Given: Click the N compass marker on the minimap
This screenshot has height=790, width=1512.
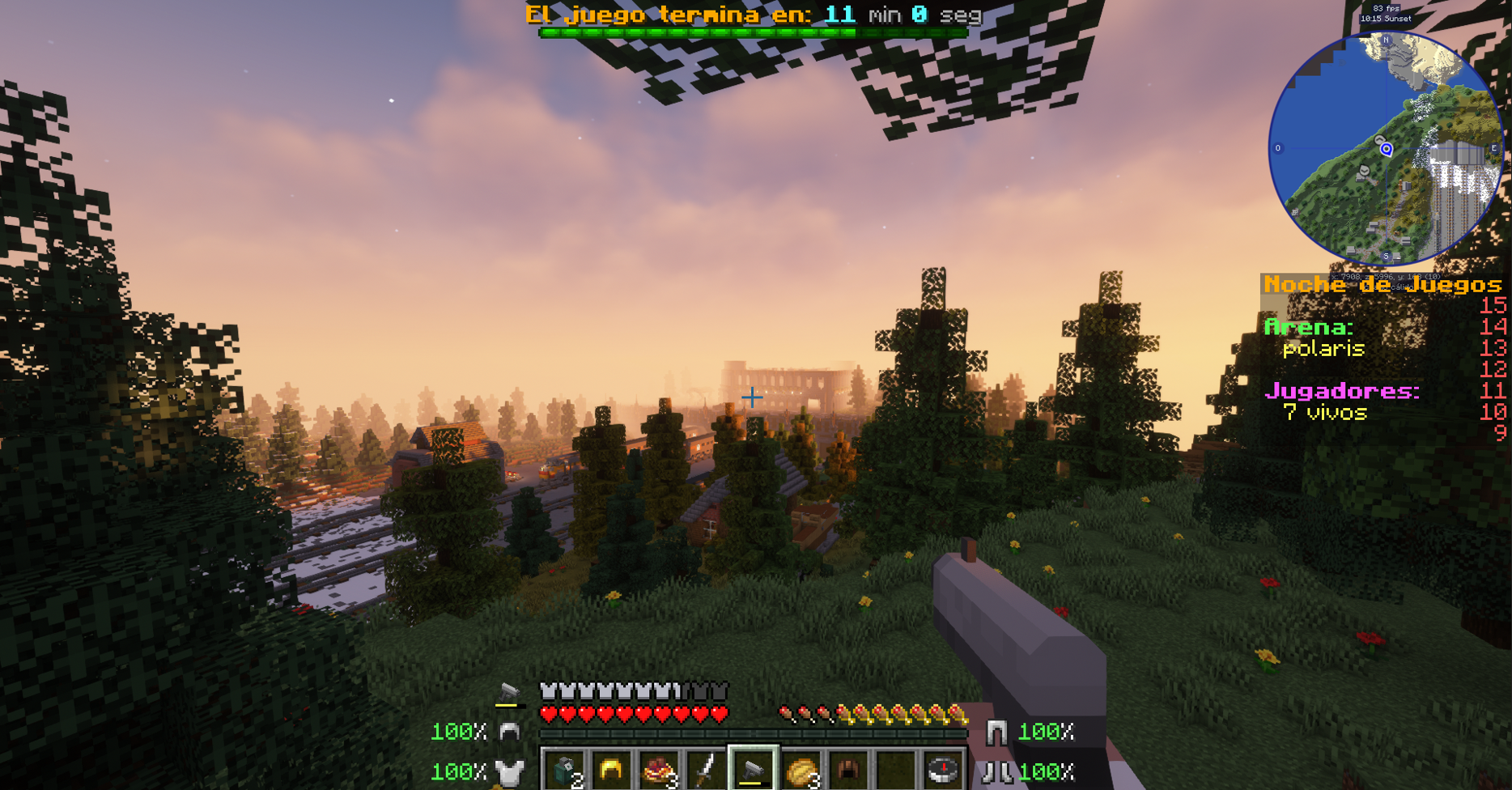Looking at the screenshot, I should point(1386,40).
